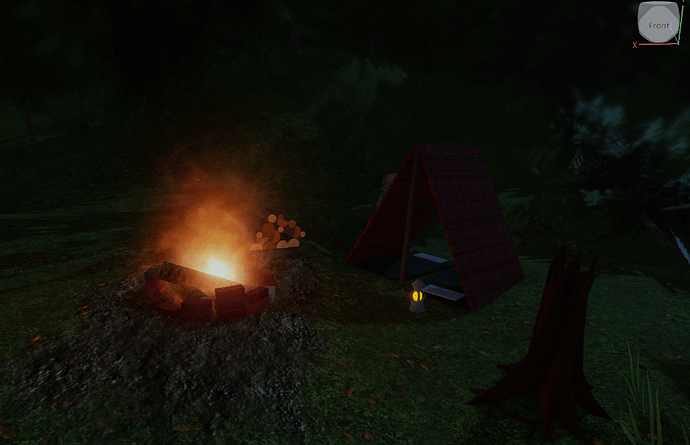This screenshot has width=690, height=445.
Task: Click the Front view orientation cube
Action: click(658, 23)
